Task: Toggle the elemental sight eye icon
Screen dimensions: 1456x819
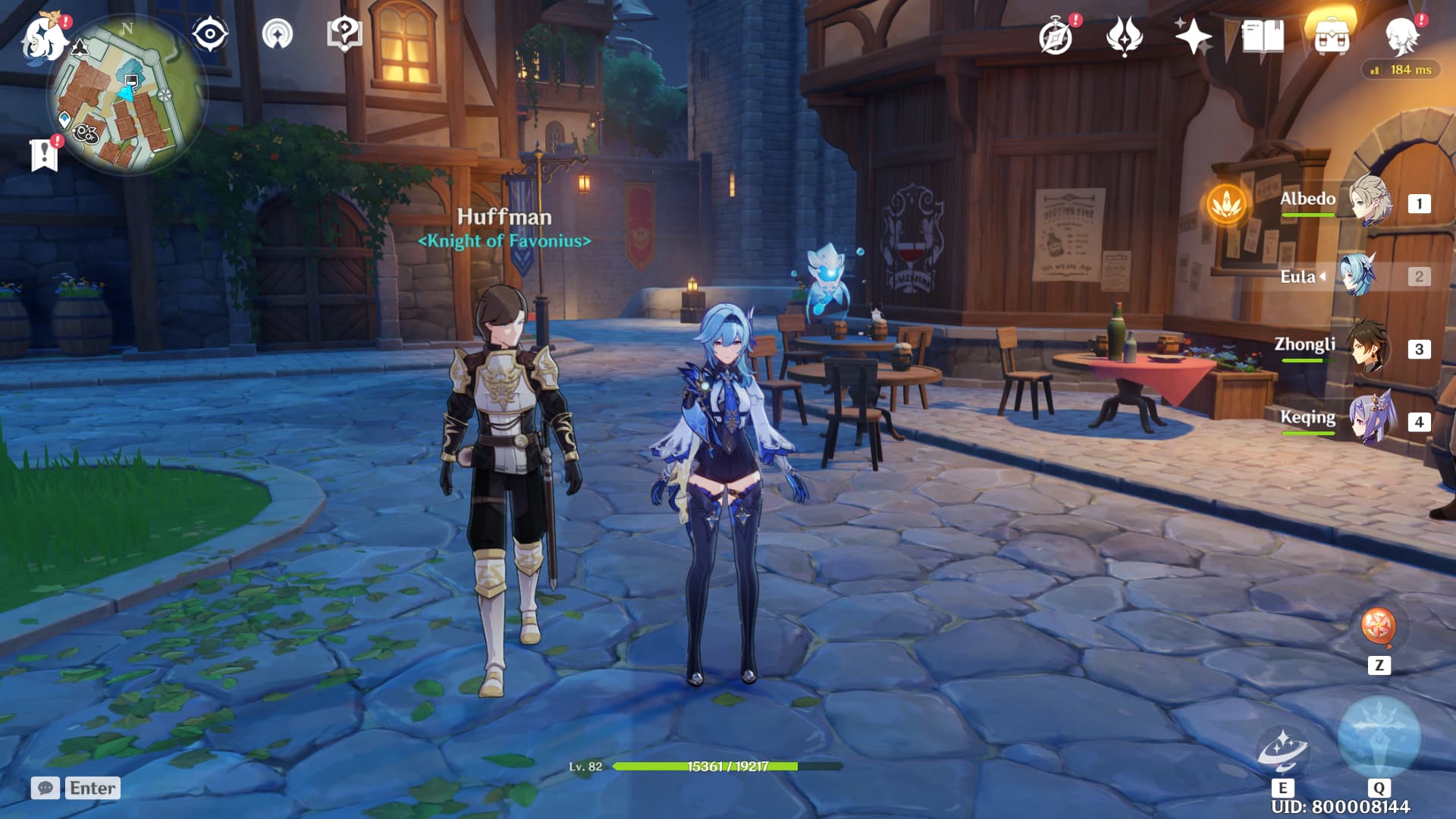Action: (209, 34)
